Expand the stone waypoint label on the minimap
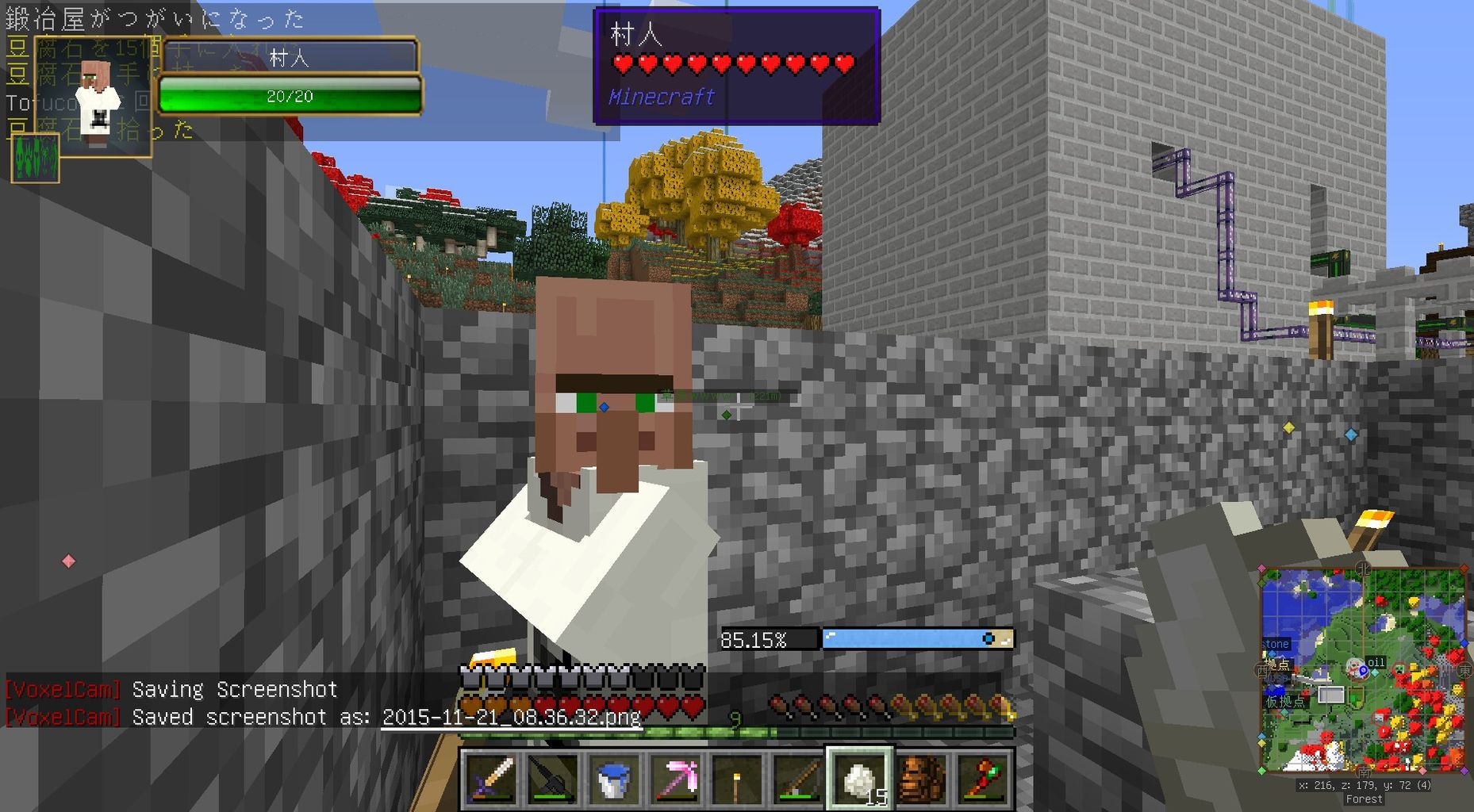Image resolution: width=1474 pixels, height=812 pixels. (1276, 644)
